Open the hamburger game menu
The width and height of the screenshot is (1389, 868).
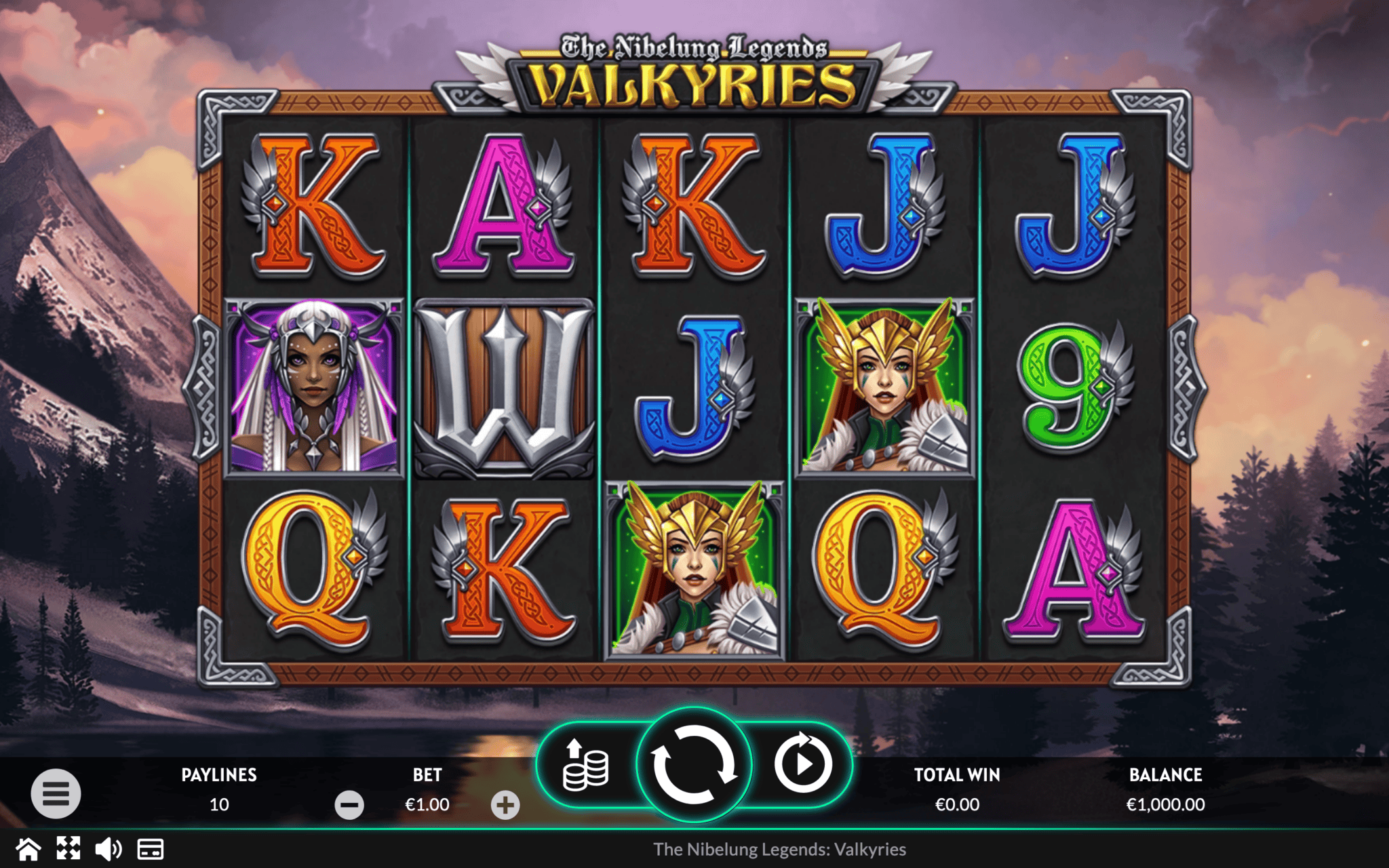pyautogui.click(x=58, y=792)
